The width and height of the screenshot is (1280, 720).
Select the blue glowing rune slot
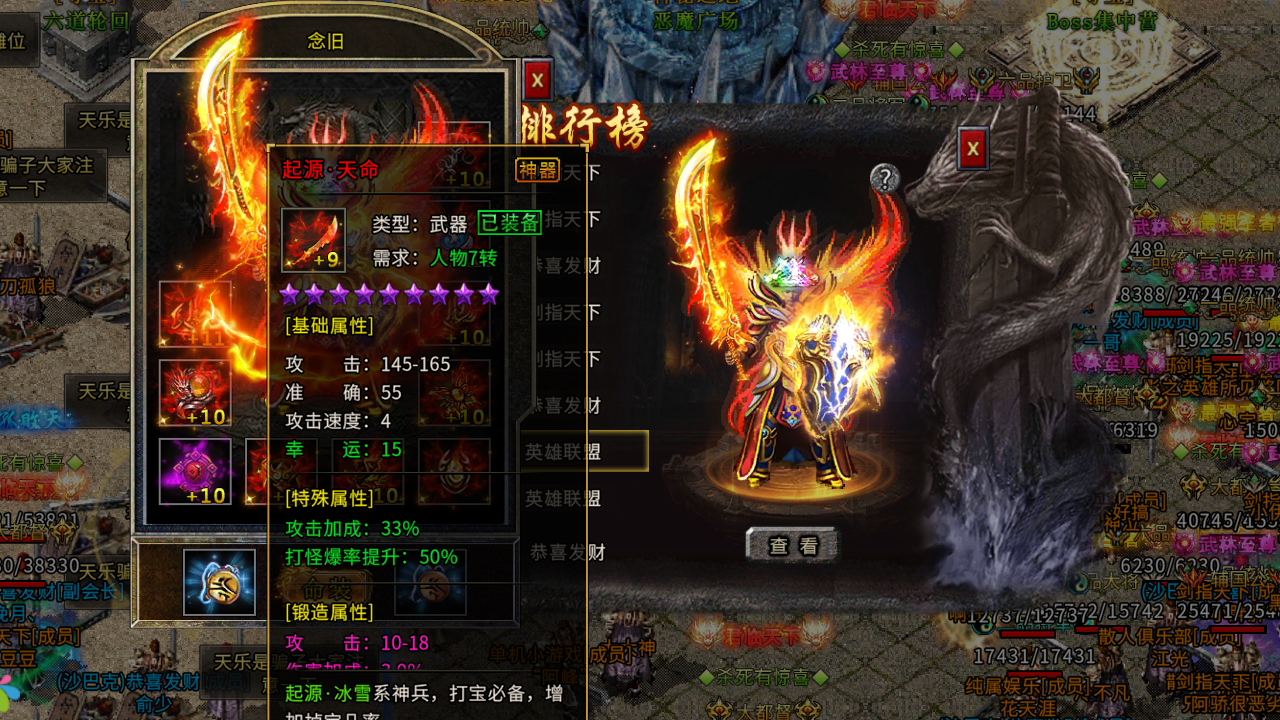click(x=219, y=582)
